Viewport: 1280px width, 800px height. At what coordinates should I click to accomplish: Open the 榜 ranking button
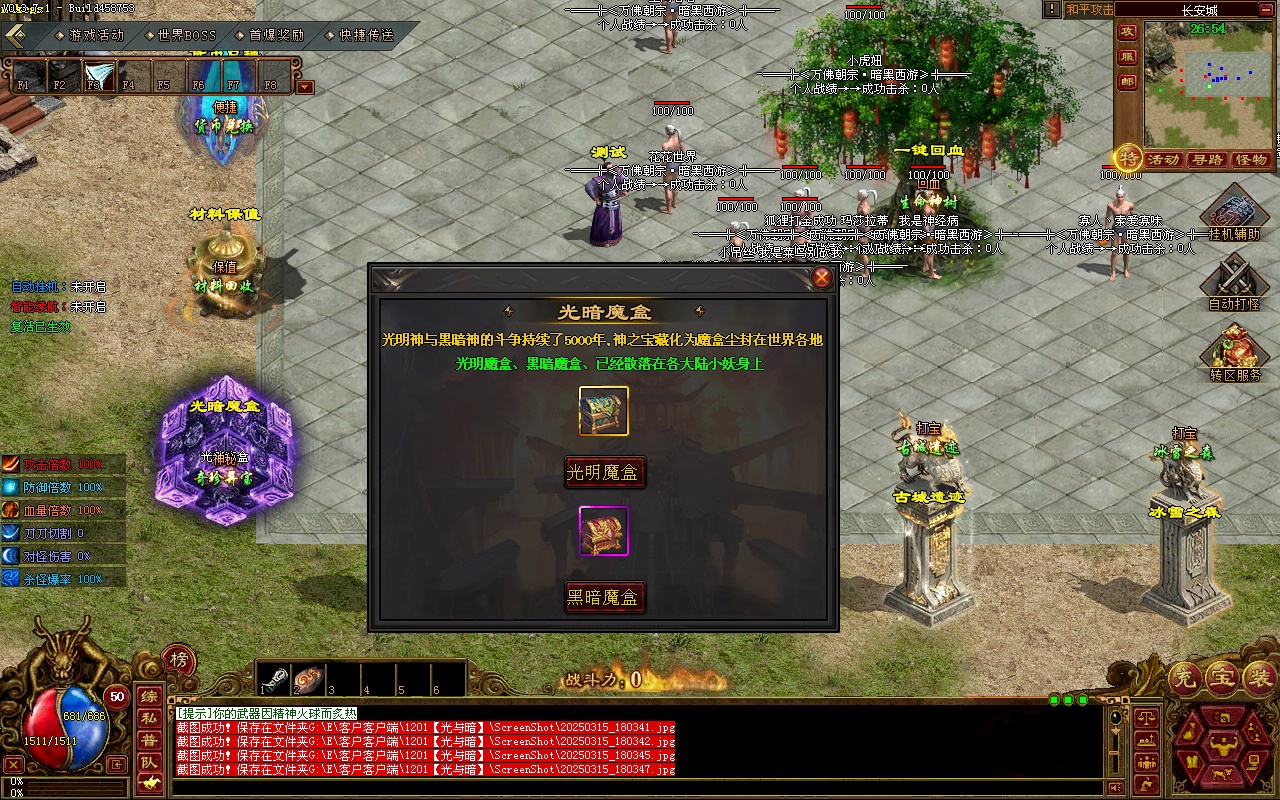tap(178, 660)
